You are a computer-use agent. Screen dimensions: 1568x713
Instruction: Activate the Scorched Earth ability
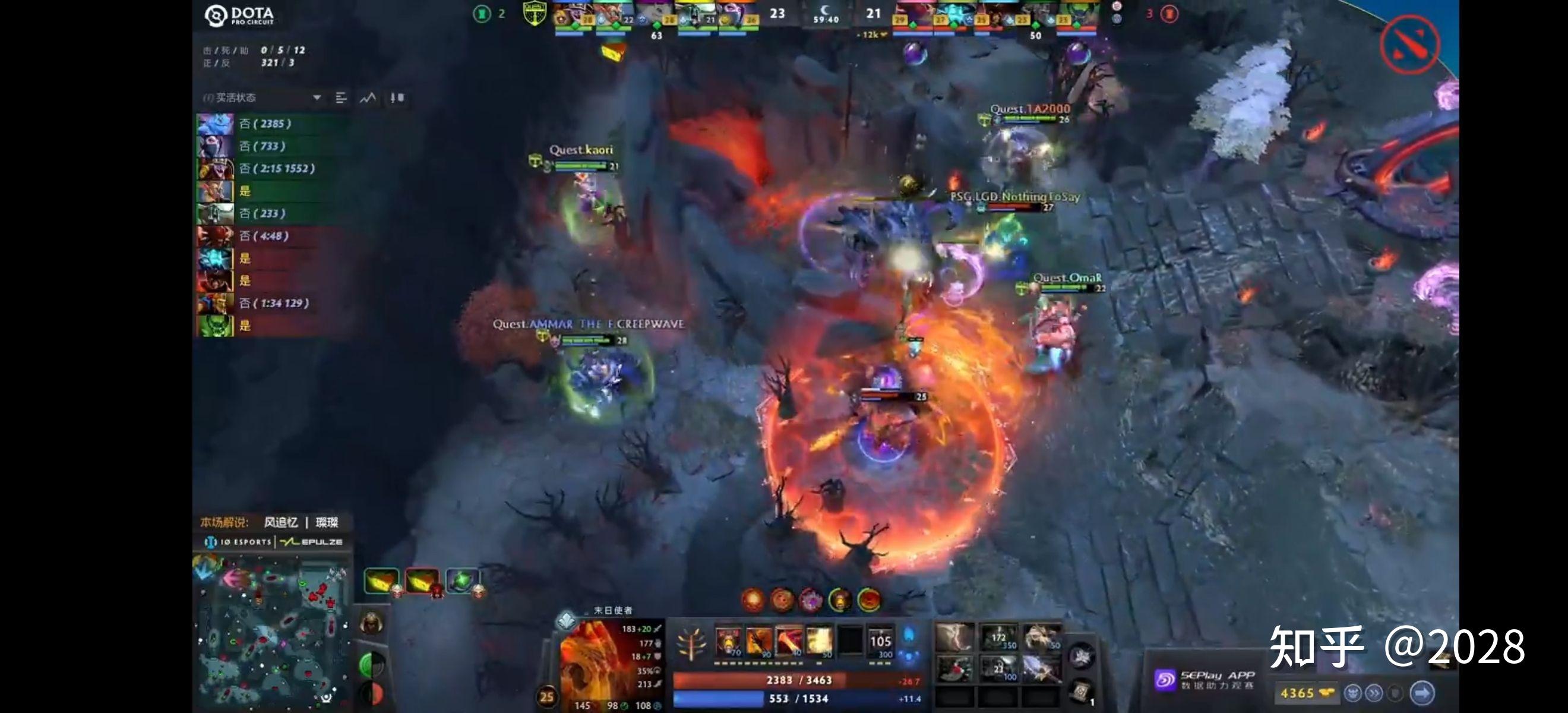(x=758, y=642)
